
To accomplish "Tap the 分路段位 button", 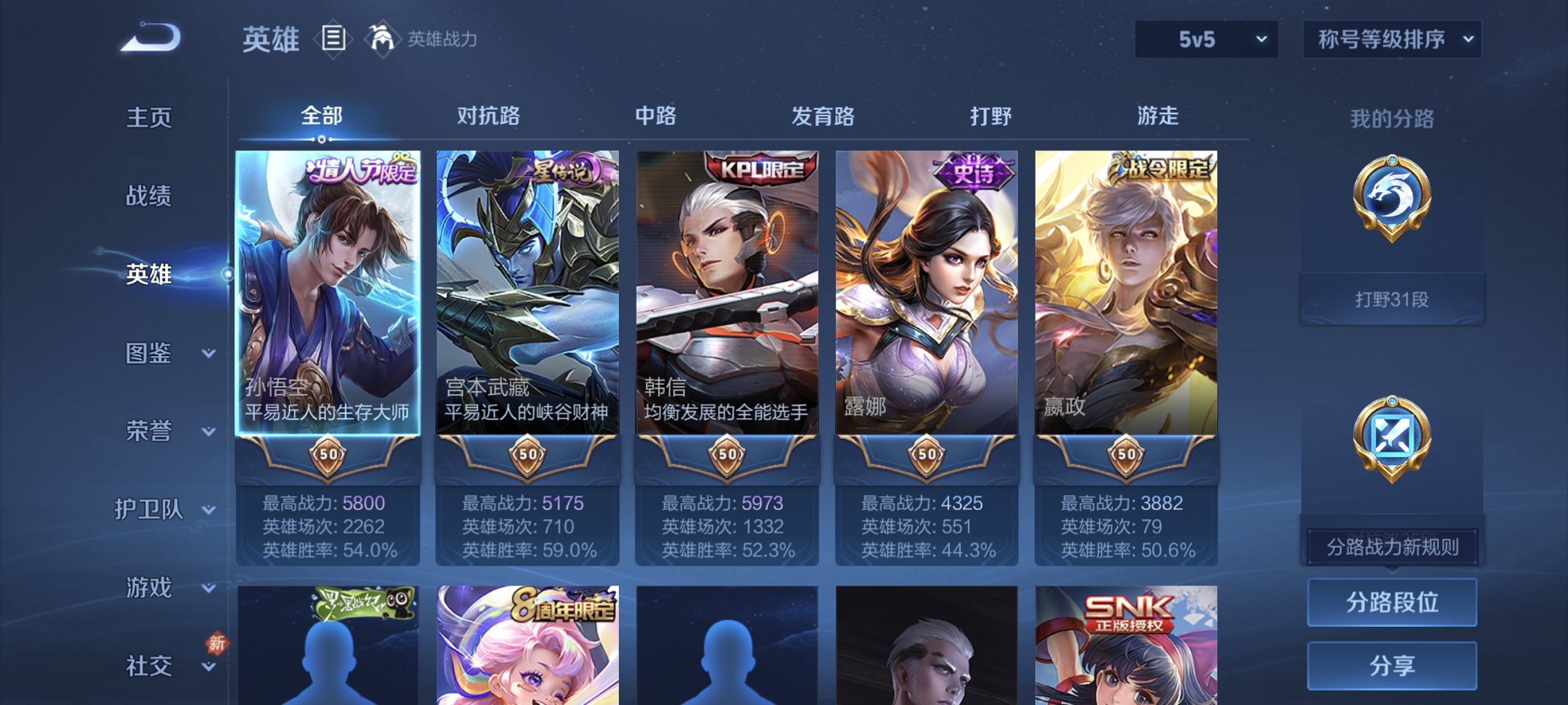I will click(x=1392, y=603).
